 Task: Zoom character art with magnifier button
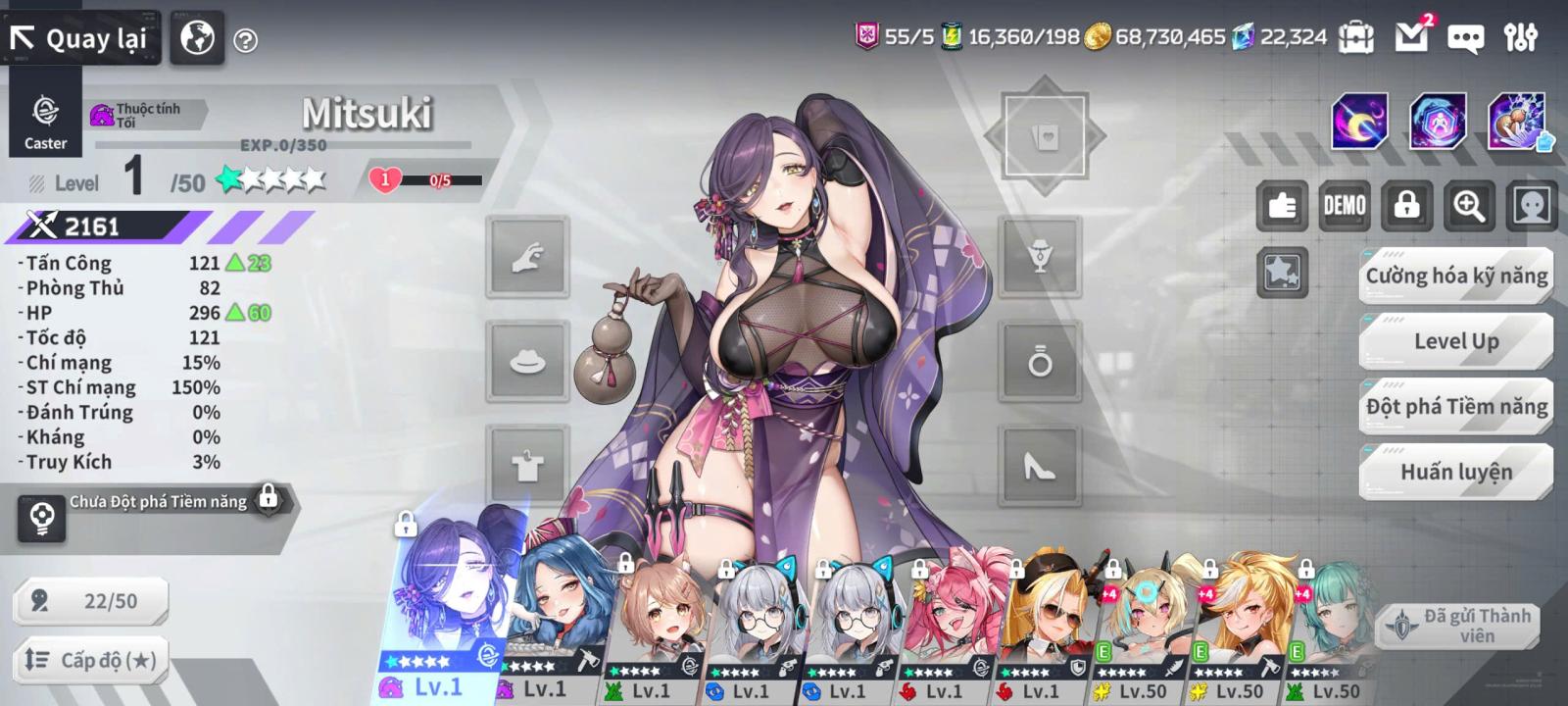[1468, 206]
